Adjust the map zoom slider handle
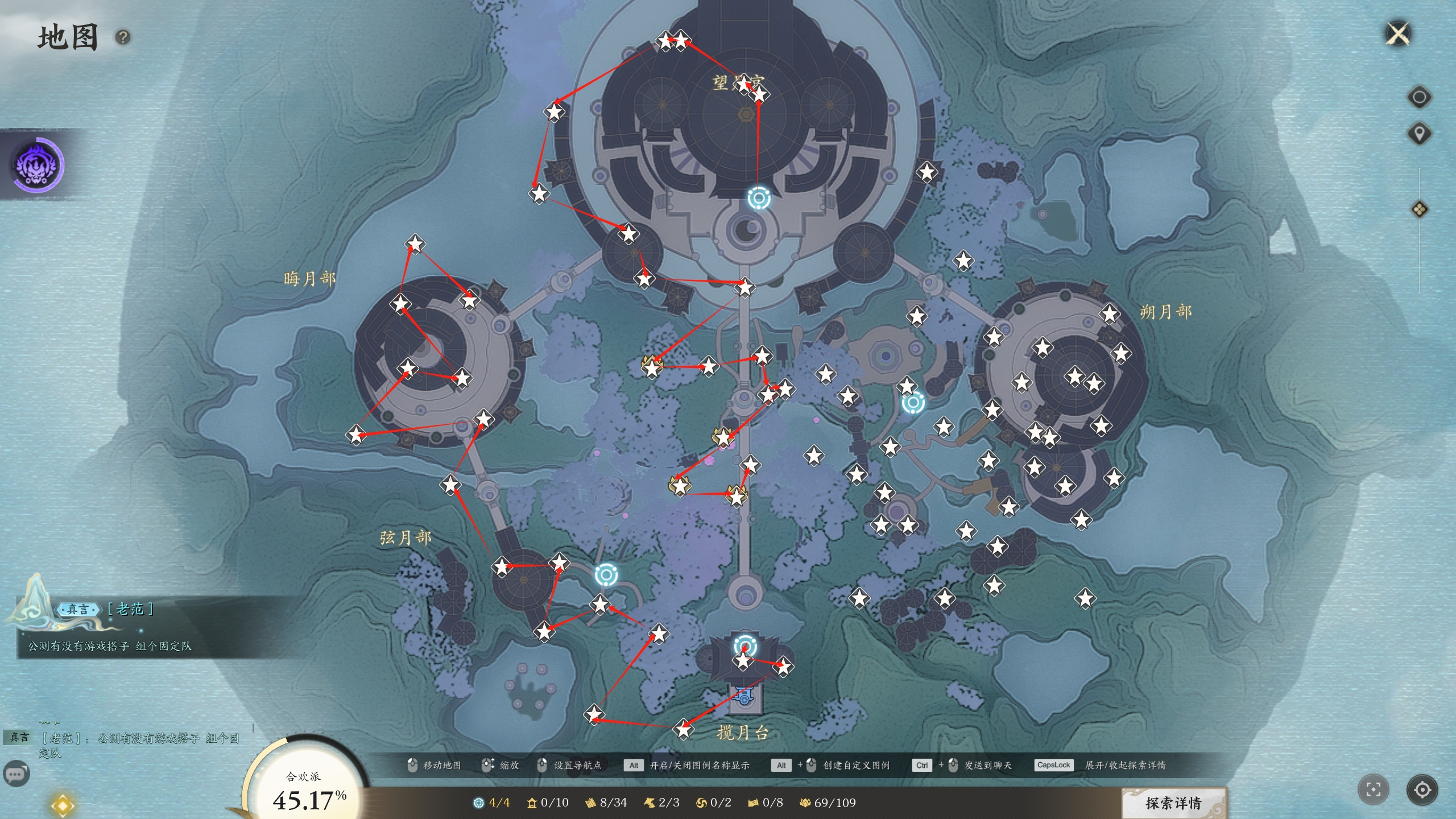This screenshot has width=1456, height=819. click(x=1419, y=209)
